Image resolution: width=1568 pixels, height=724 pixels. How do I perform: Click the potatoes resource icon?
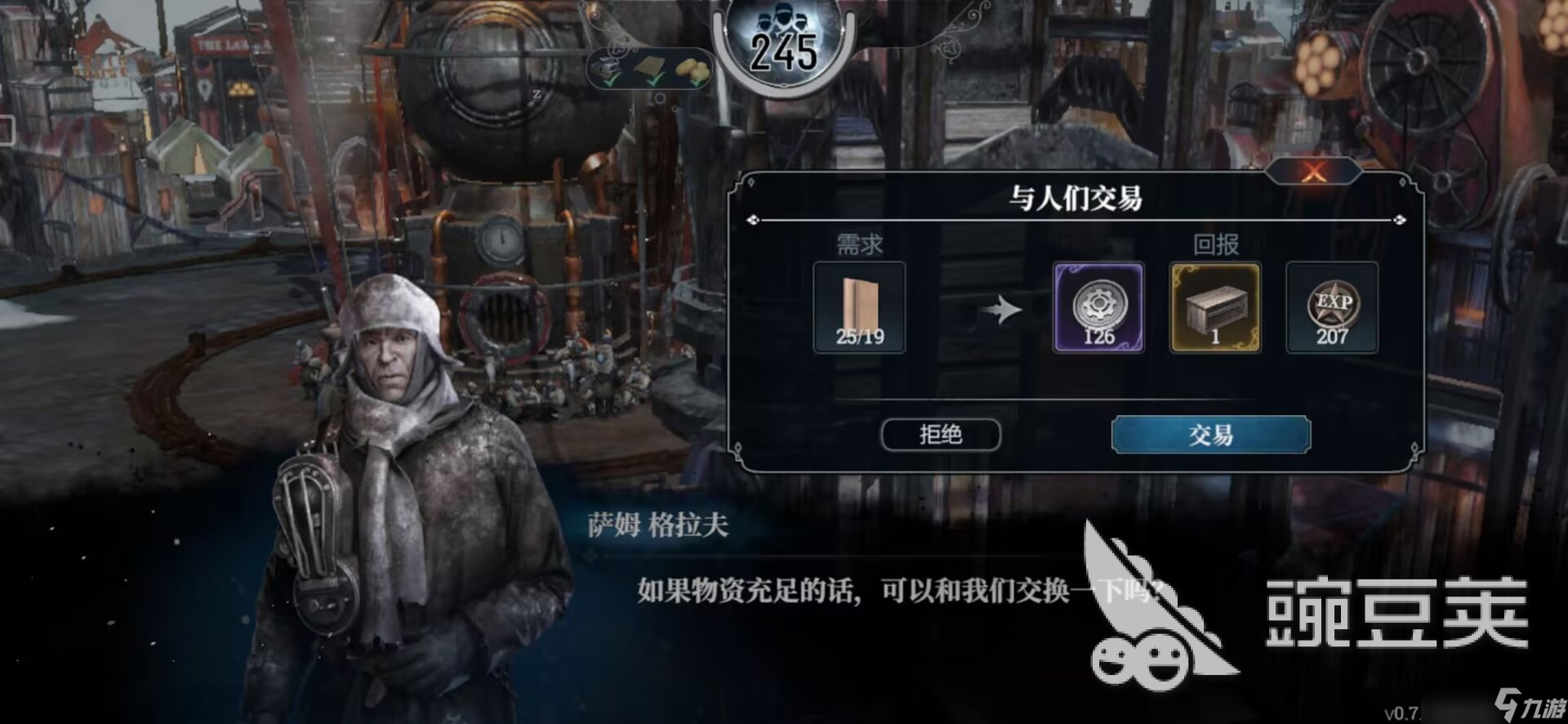pyautogui.click(x=693, y=67)
